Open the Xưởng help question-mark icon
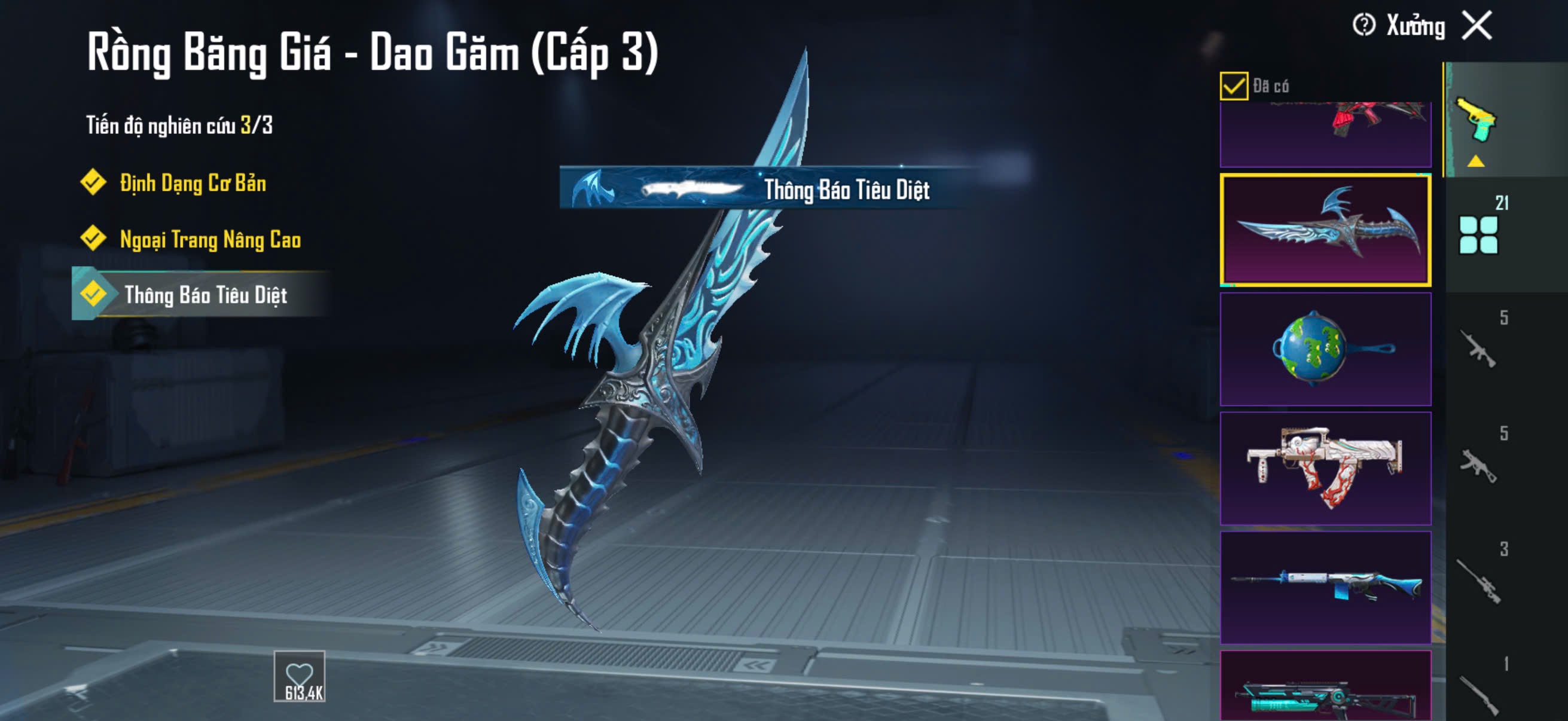The height and width of the screenshot is (721, 1568). [x=1363, y=26]
